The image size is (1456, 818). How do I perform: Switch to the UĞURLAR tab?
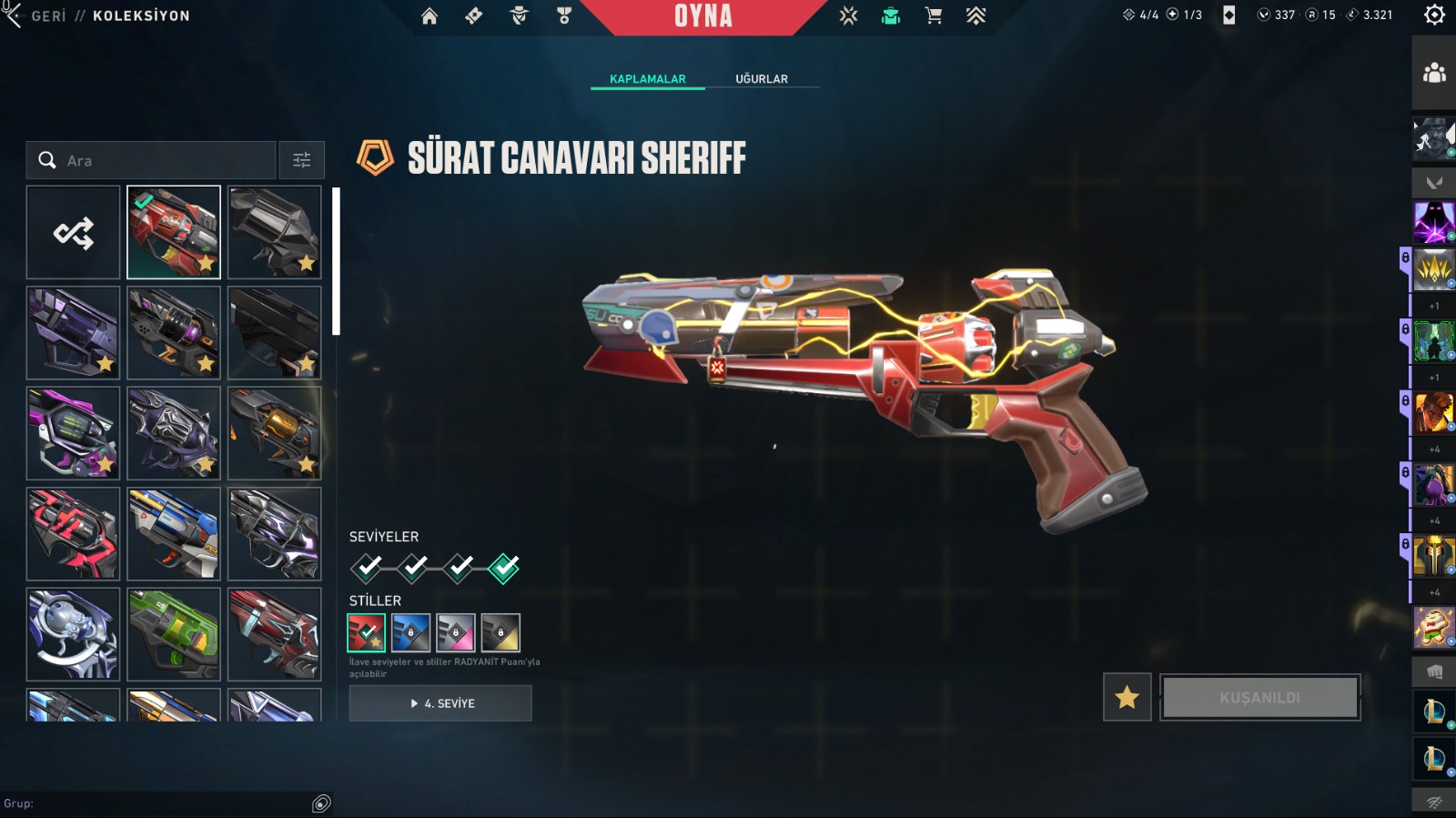[x=762, y=79]
